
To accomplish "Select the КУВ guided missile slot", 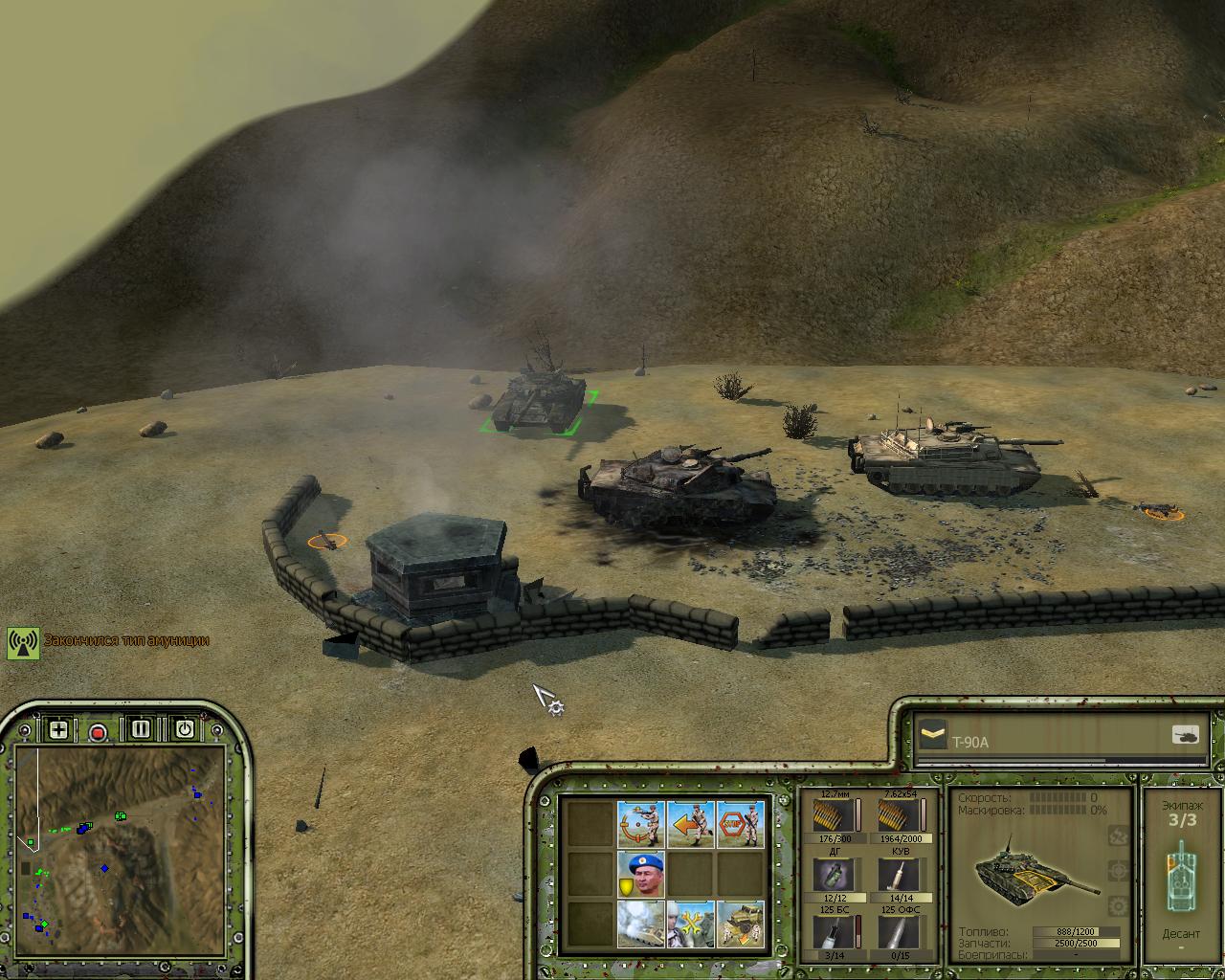I will (x=900, y=874).
